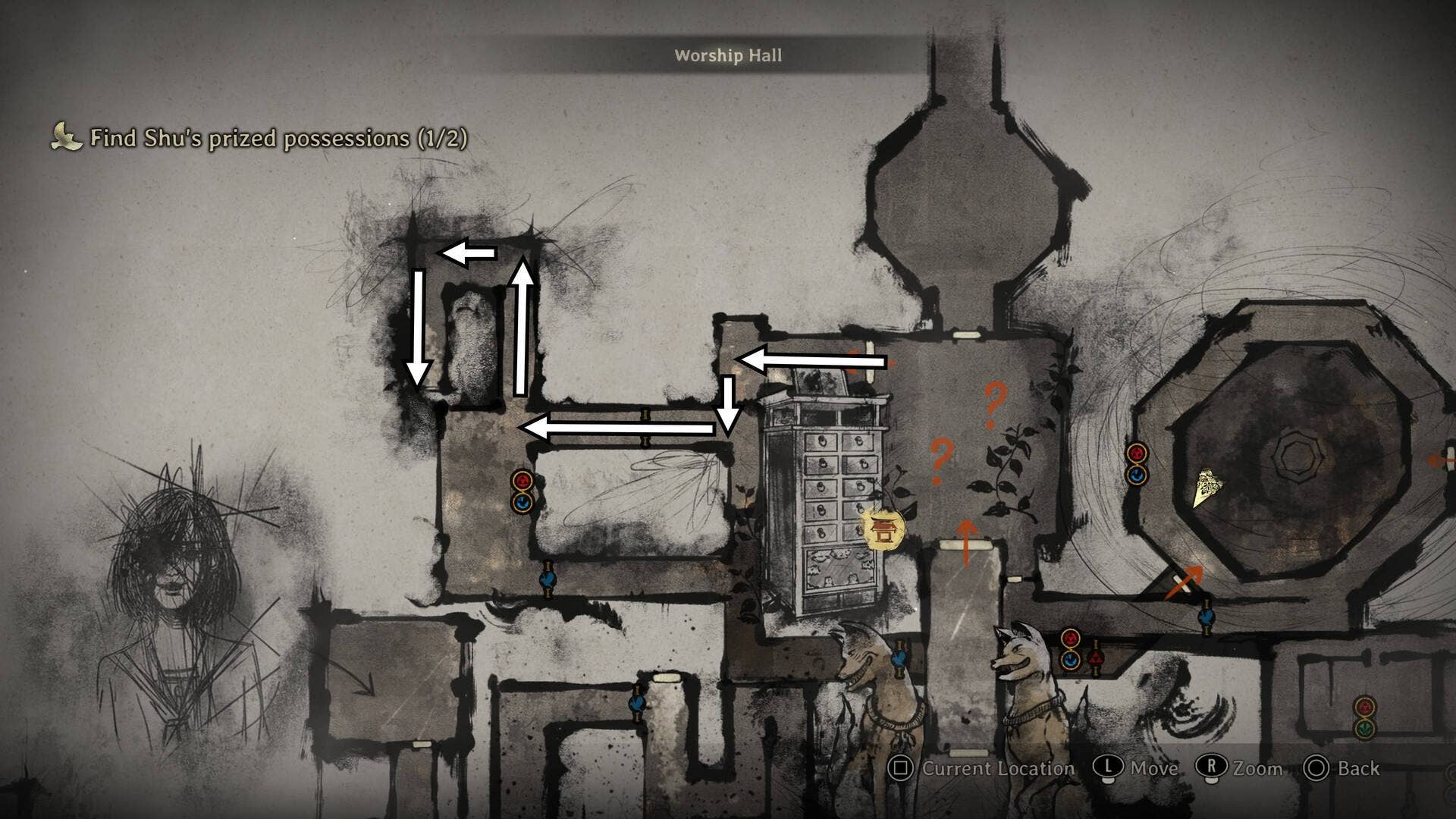The image size is (1456, 819).
Task: Select the red triangle map marker
Action: click(1094, 657)
